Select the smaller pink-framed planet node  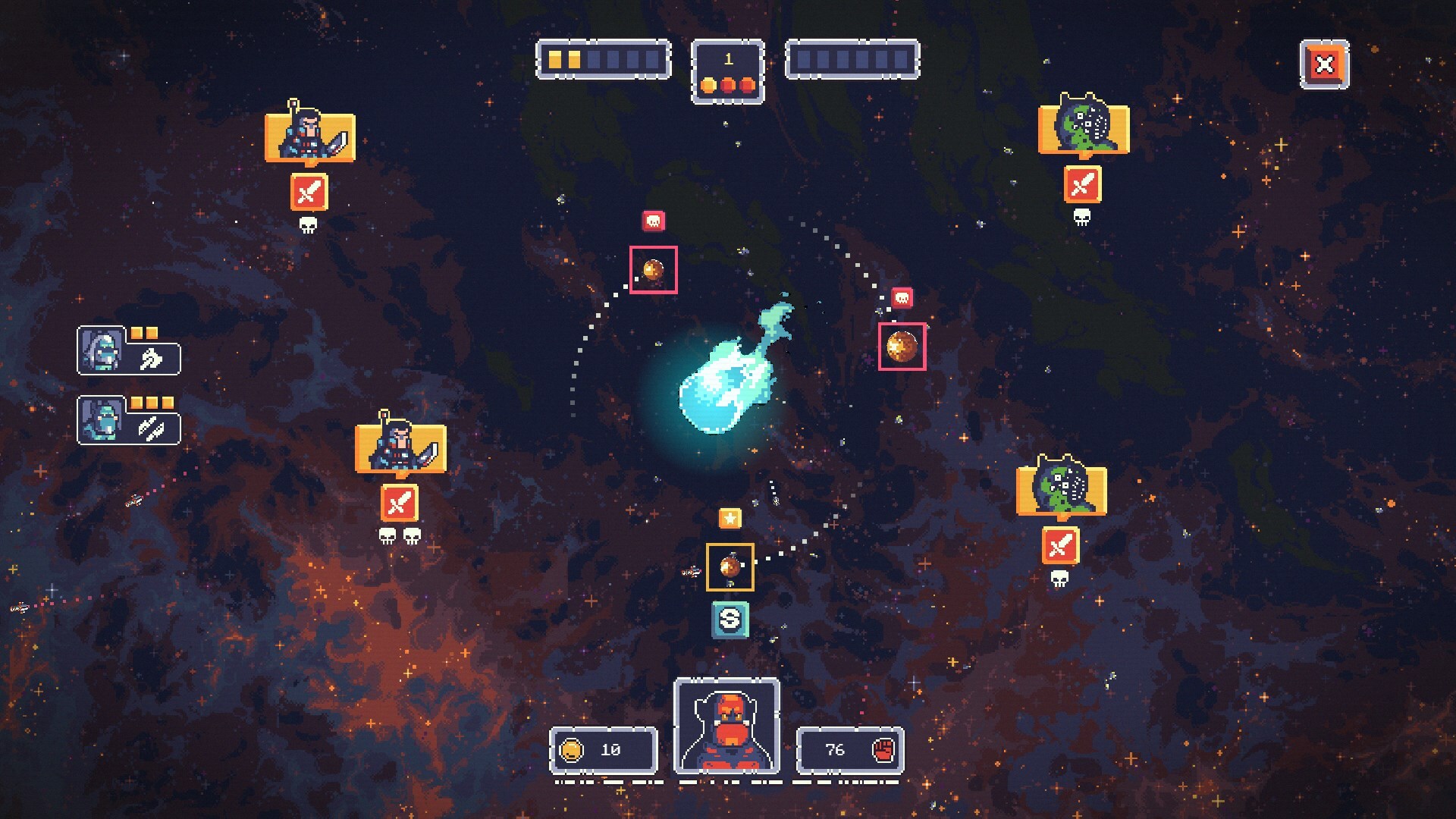coord(653,270)
